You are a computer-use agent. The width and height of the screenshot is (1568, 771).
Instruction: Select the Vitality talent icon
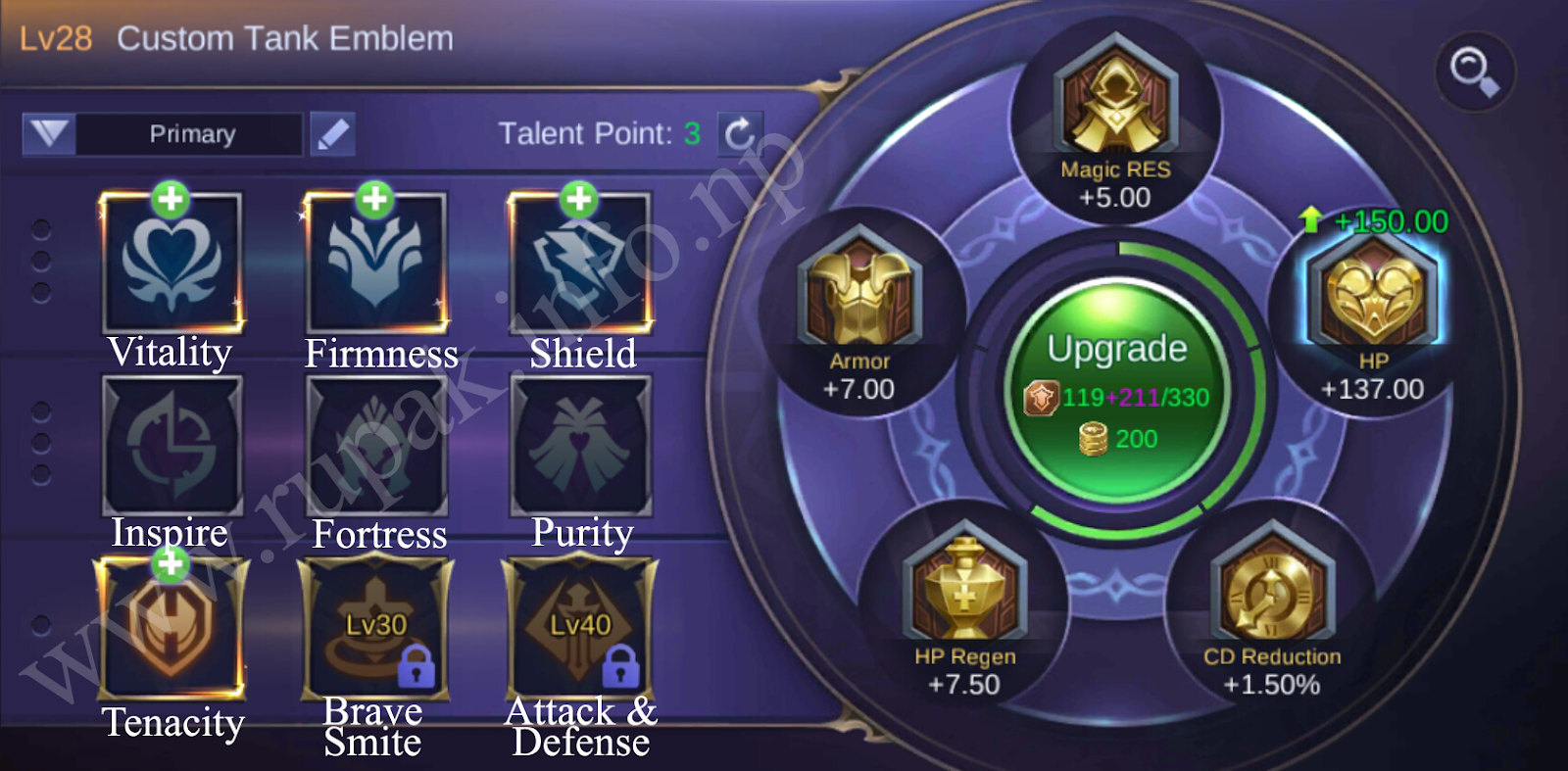click(171, 263)
